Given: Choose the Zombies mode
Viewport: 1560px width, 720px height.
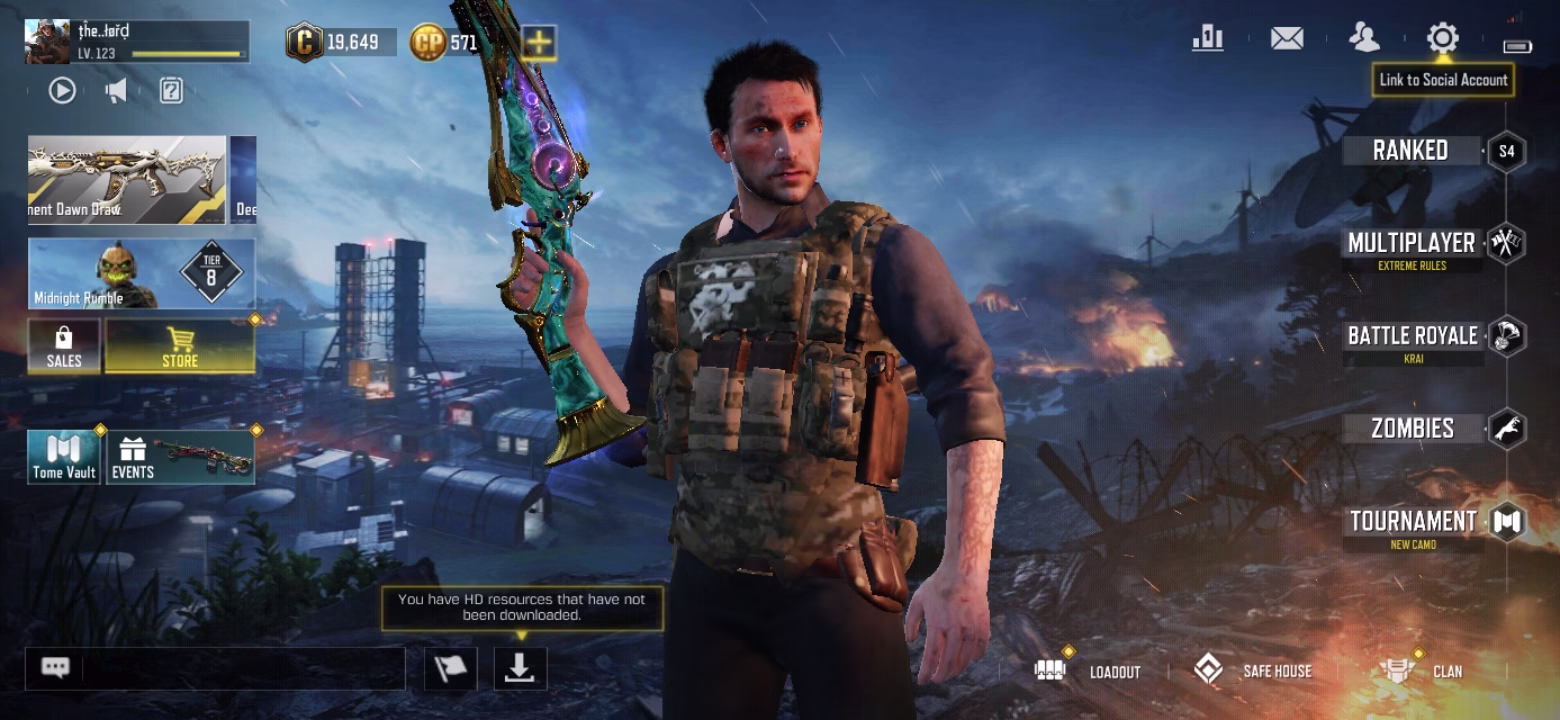Looking at the screenshot, I should click(1412, 429).
